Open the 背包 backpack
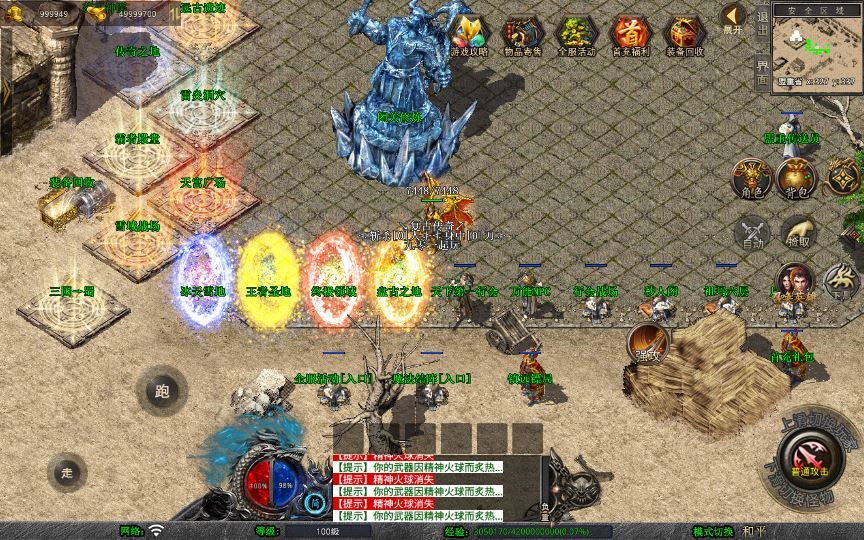 click(x=795, y=177)
